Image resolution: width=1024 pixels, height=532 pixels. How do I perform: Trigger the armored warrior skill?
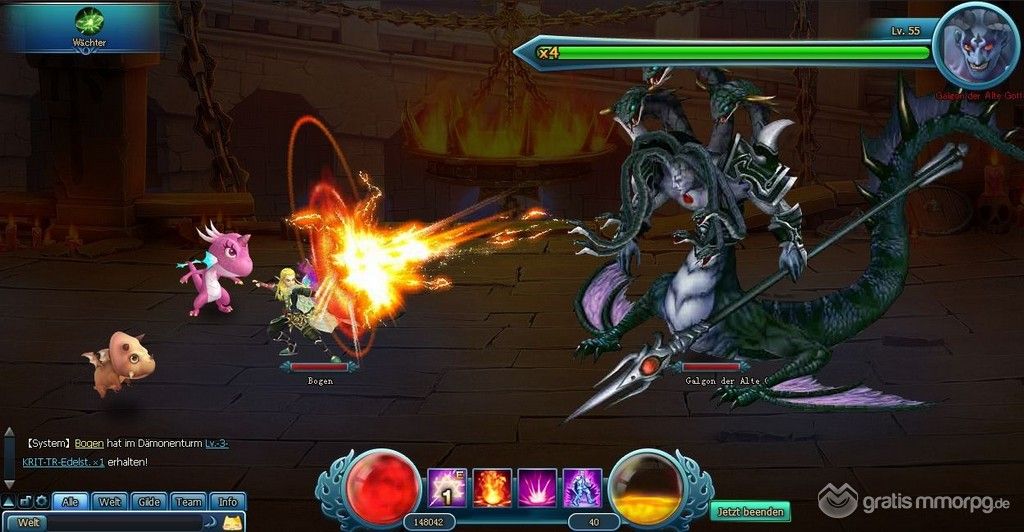coord(582,488)
